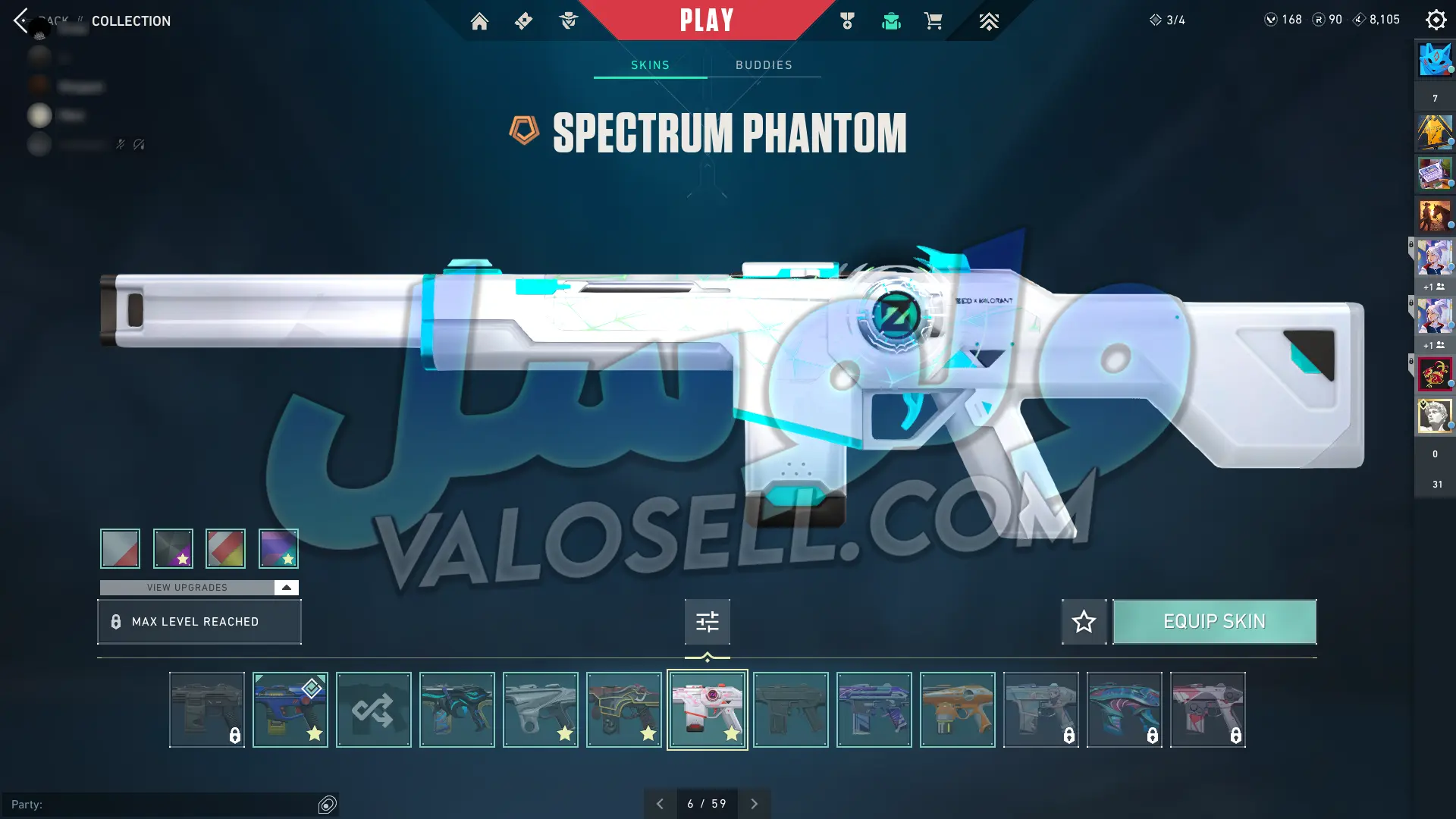This screenshot has width=1456, height=819.
Task: Select the blue and yellow Phantom thumbnail
Action: click(x=290, y=710)
